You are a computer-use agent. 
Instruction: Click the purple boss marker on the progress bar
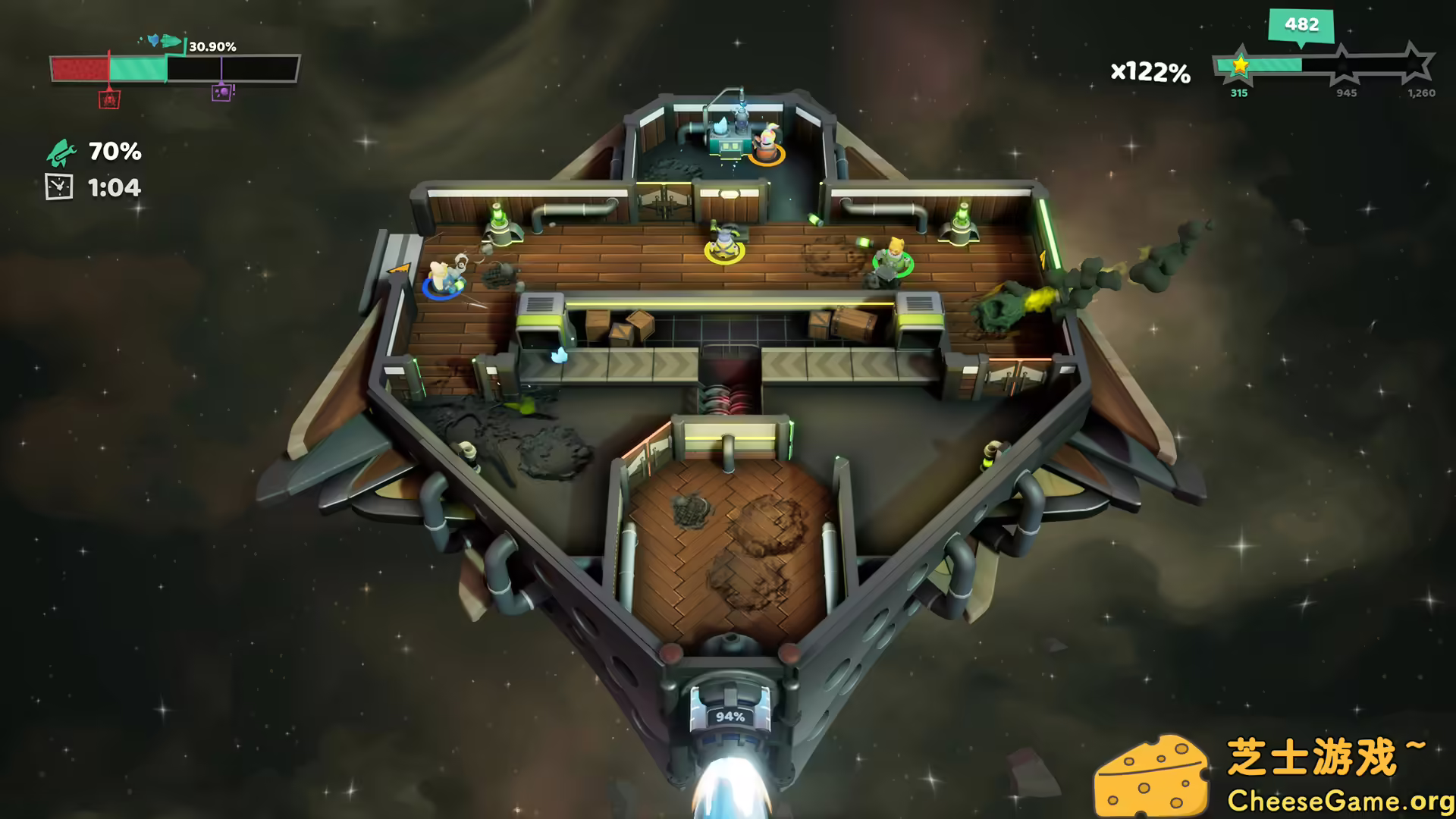point(222,93)
